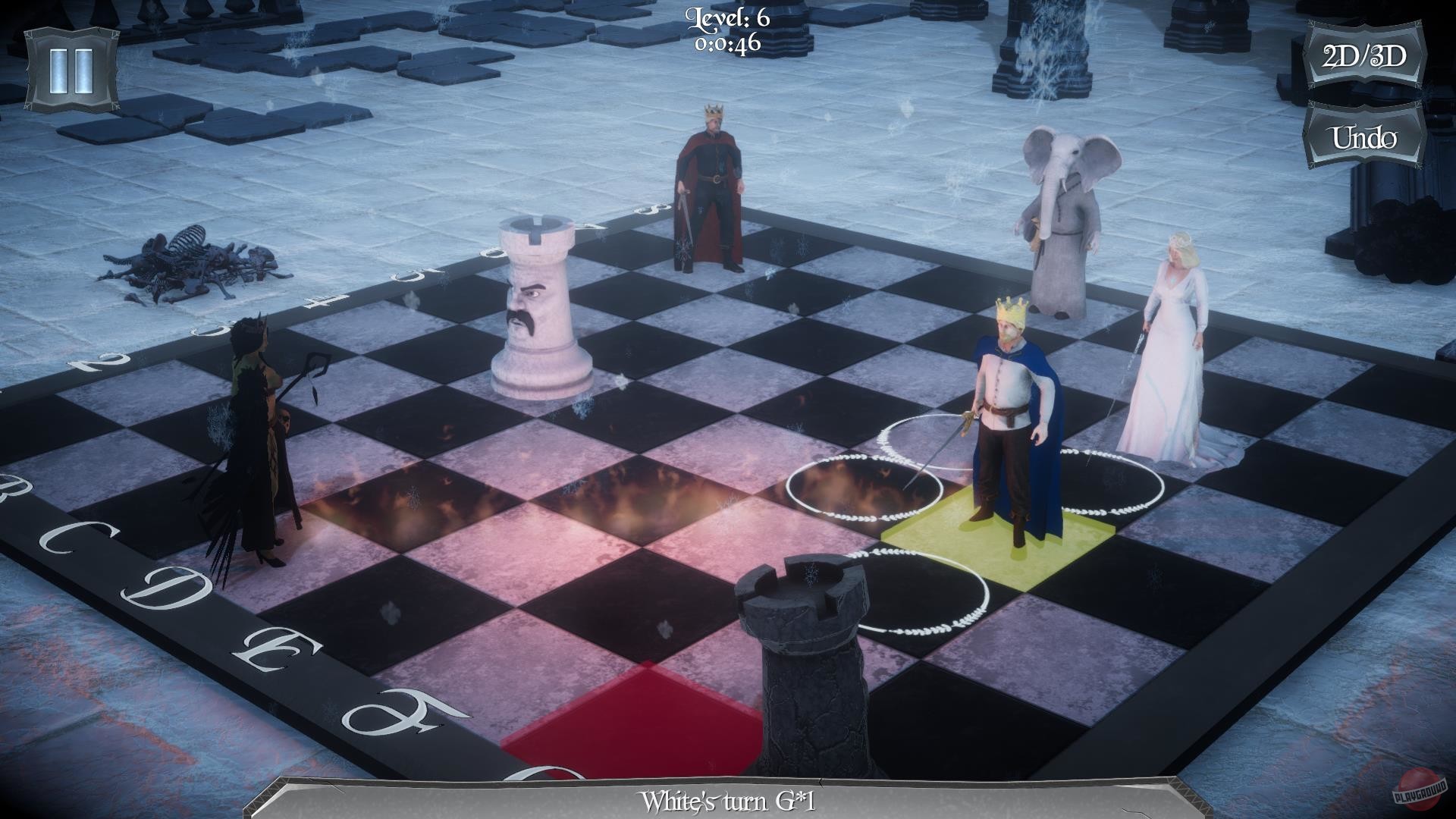Select the red-caped black king piece

tap(709, 190)
